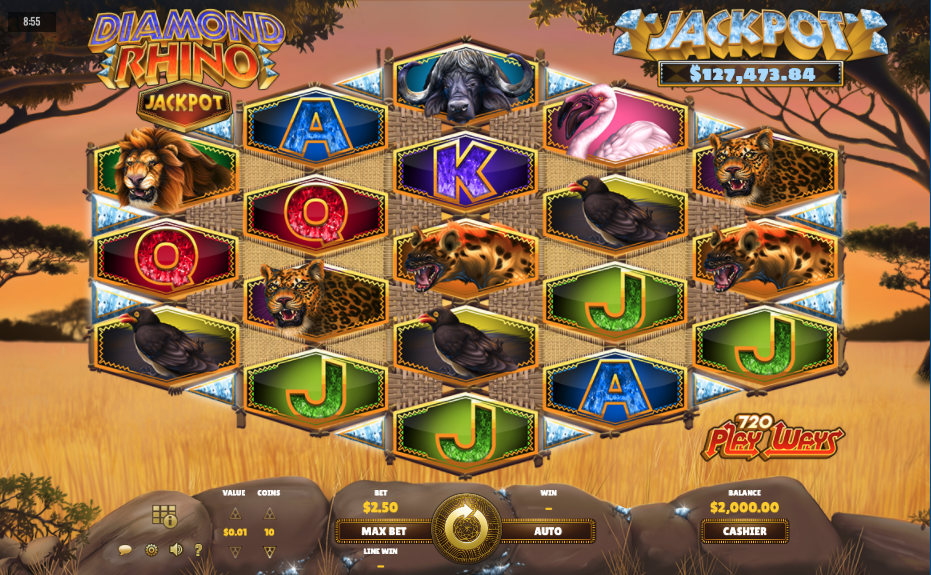Open the chat bubble icon

click(x=125, y=550)
